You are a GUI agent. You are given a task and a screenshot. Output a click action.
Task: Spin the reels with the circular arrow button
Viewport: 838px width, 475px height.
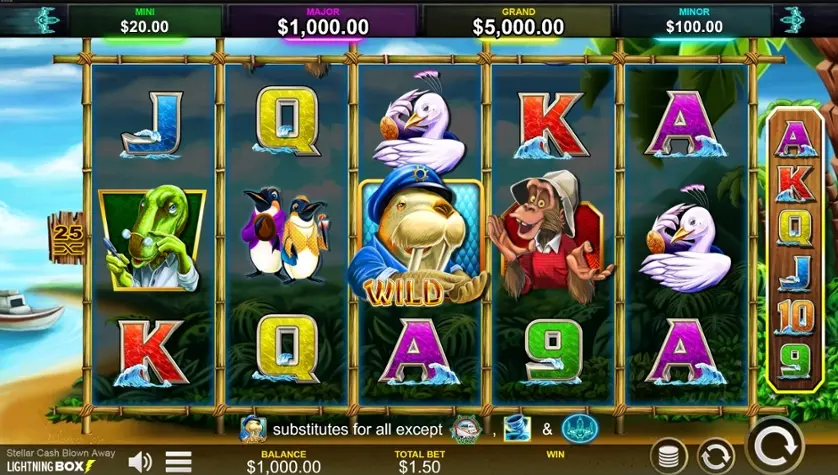(x=775, y=445)
